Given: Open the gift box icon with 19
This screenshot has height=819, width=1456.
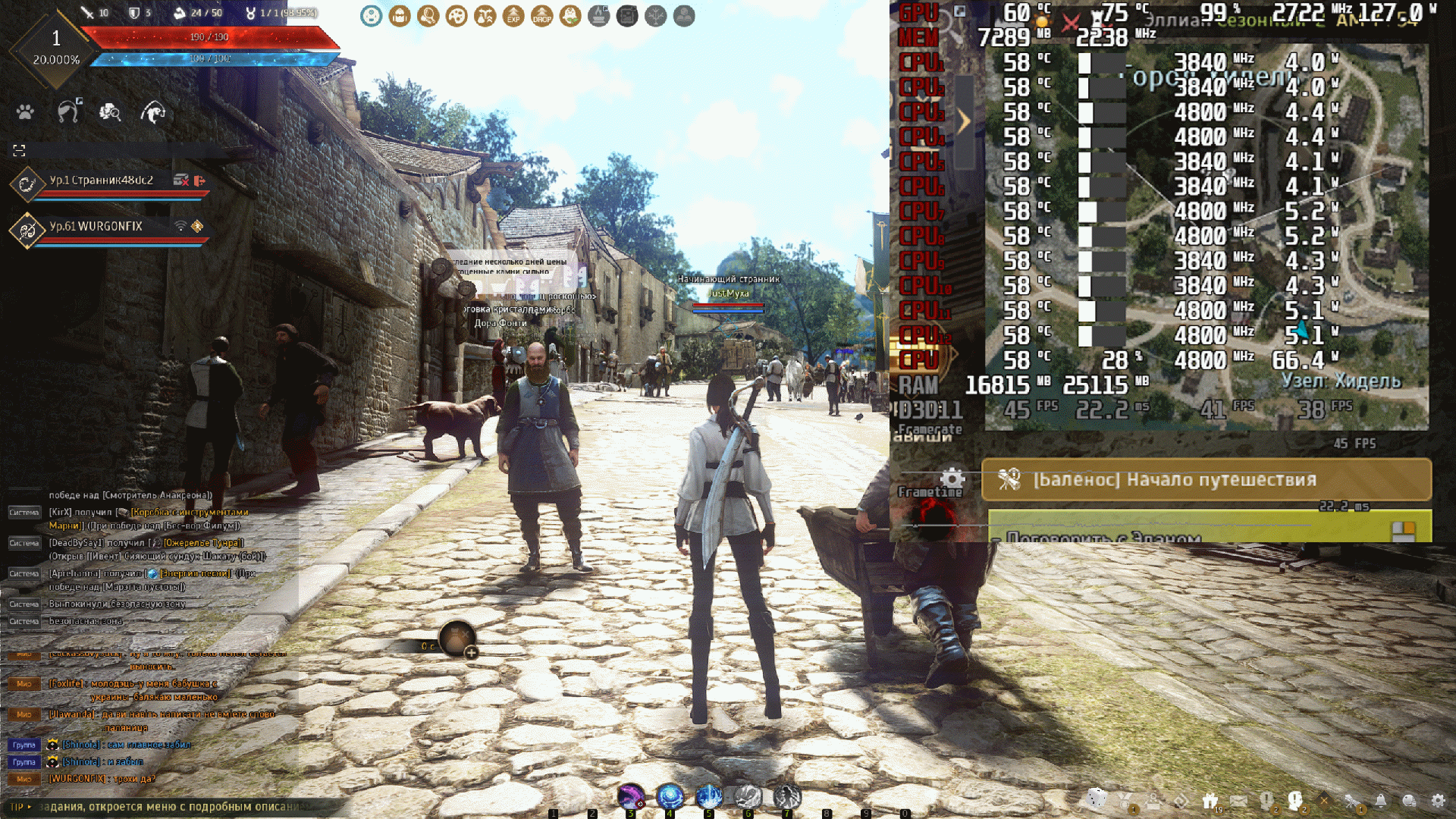Looking at the screenshot, I should [x=1210, y=801].
